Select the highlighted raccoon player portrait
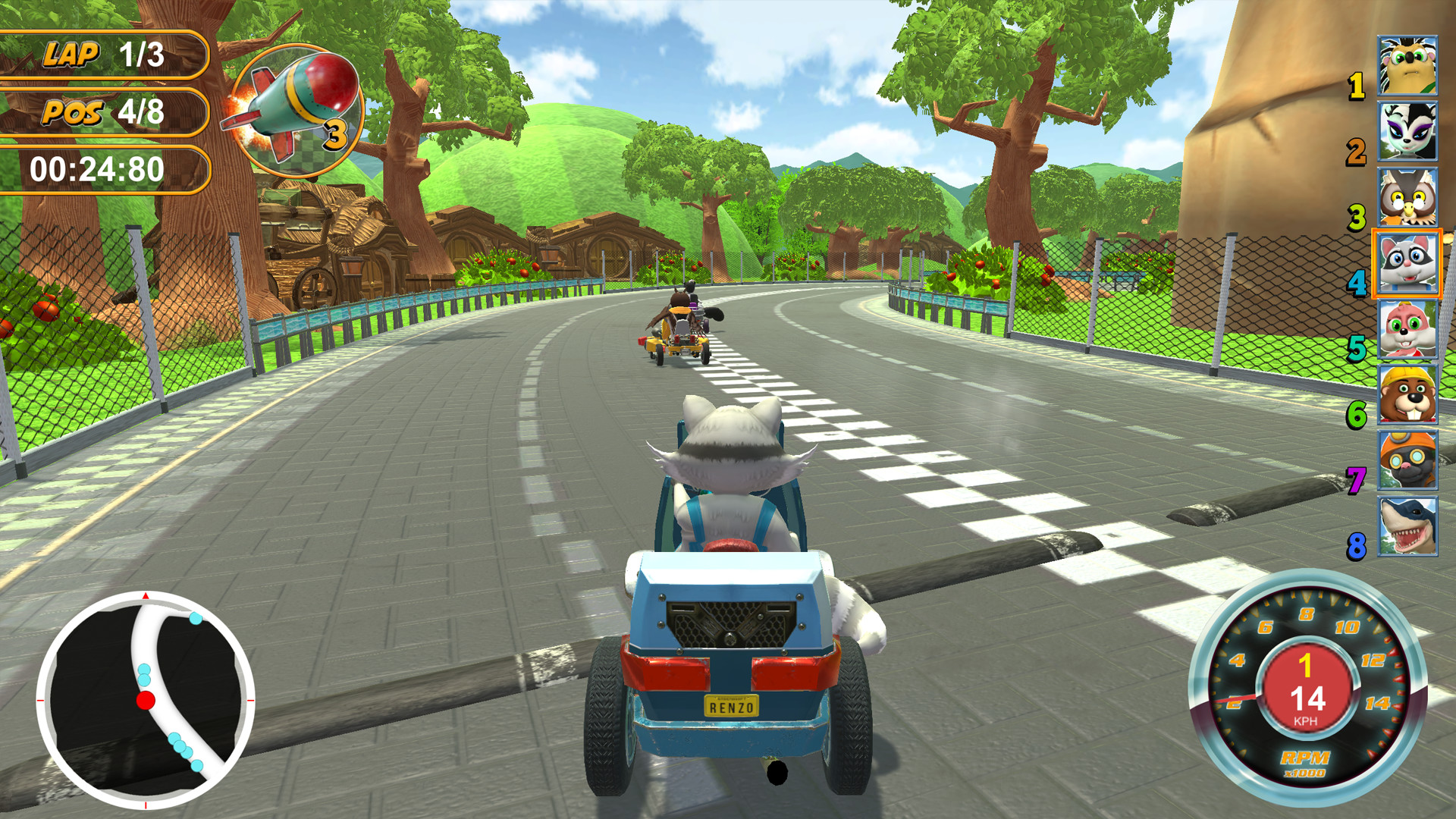Viewport: 1456px width, 819px height. tap(1407, 262)
